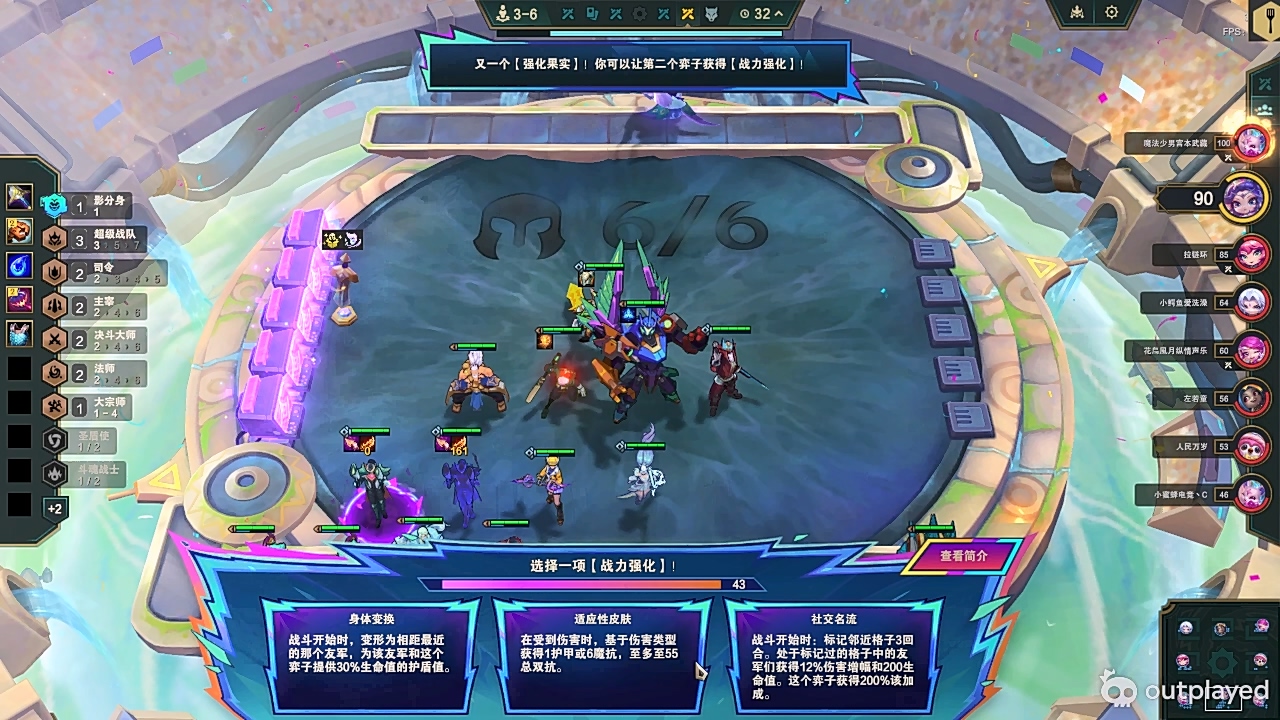View player 魔法少男富本武藏's board
This screenshot has width=1280, height=720.
tap(1251, 143)
